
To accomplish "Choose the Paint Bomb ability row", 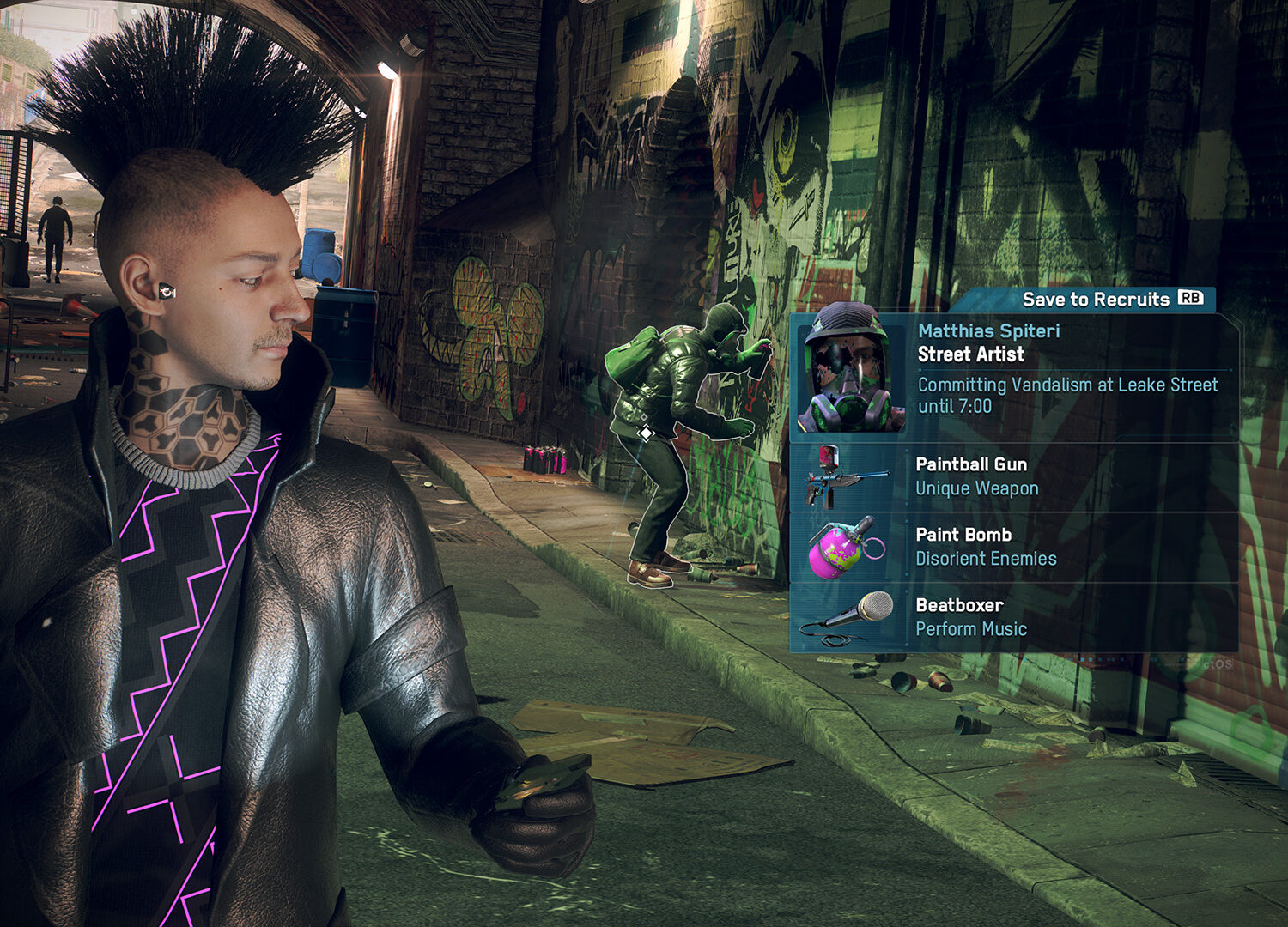I will click(x=1013, y=547).
